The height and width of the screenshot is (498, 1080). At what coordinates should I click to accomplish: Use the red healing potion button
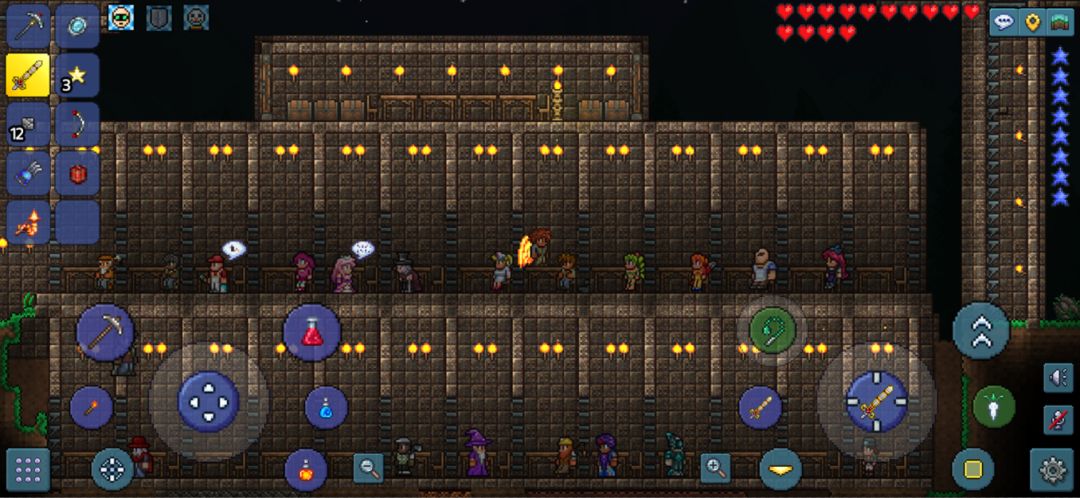pos(312,333)
